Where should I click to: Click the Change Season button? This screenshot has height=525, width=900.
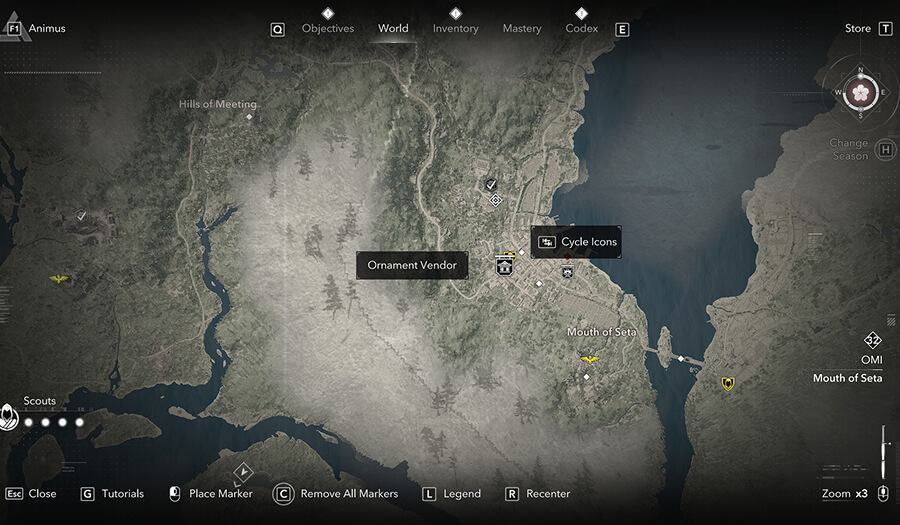click(x=848, y=150)
